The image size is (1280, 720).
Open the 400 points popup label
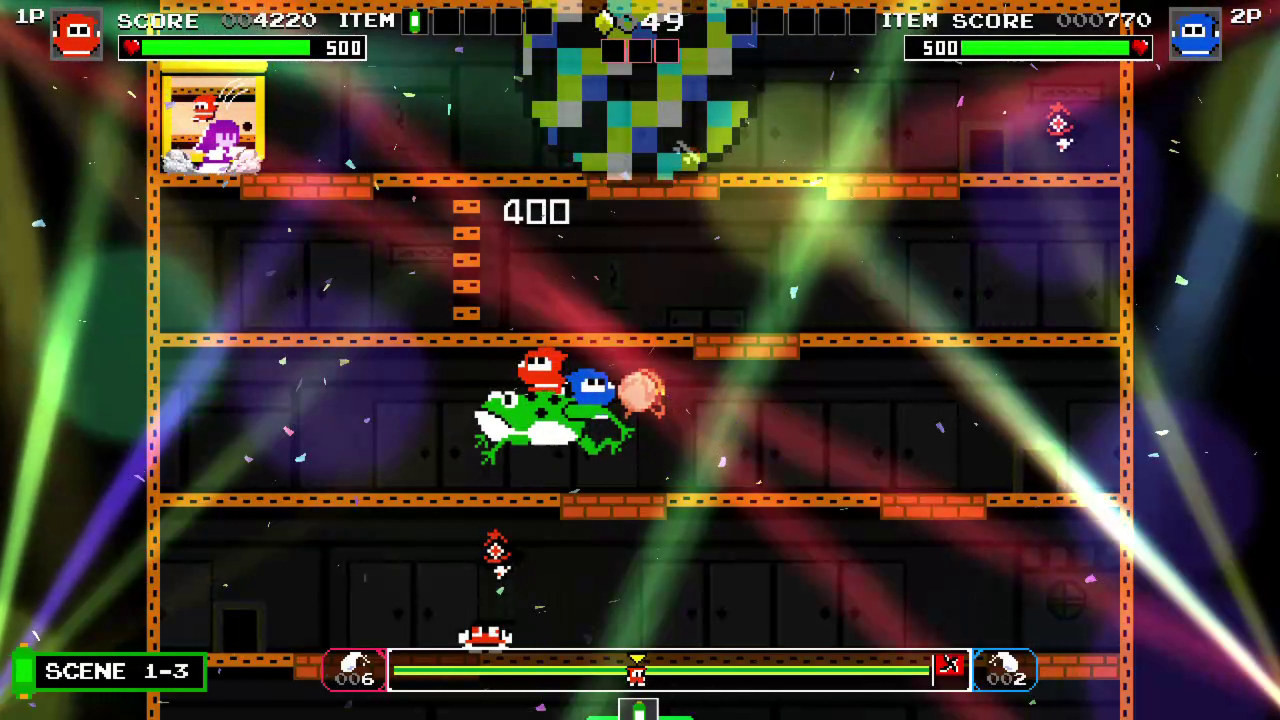pos(536,212)
